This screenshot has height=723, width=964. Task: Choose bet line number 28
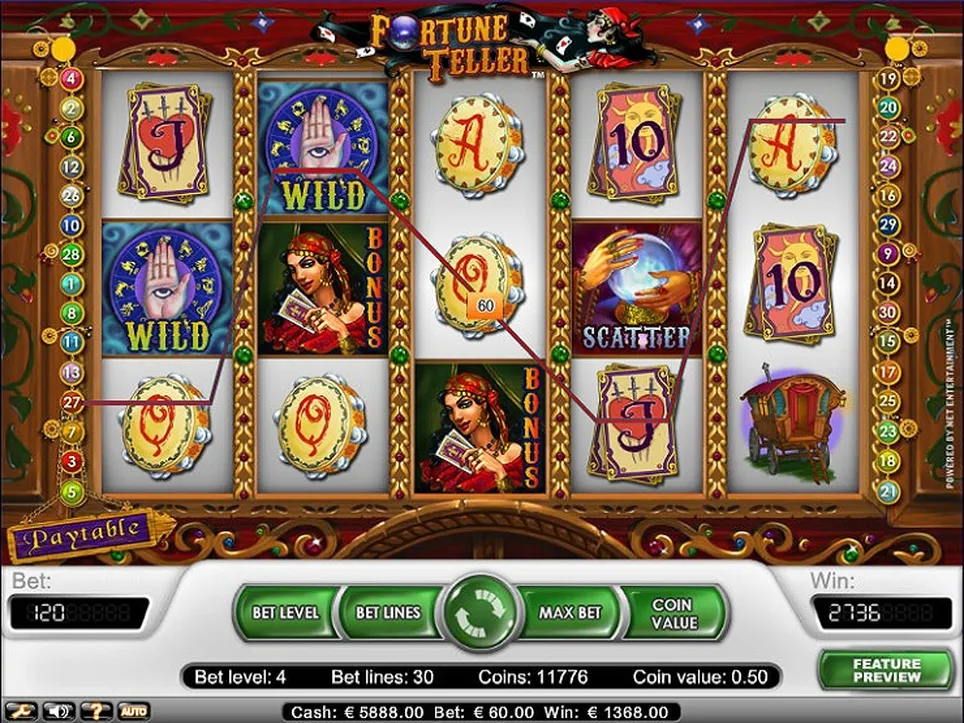click(x=71, y=254)
